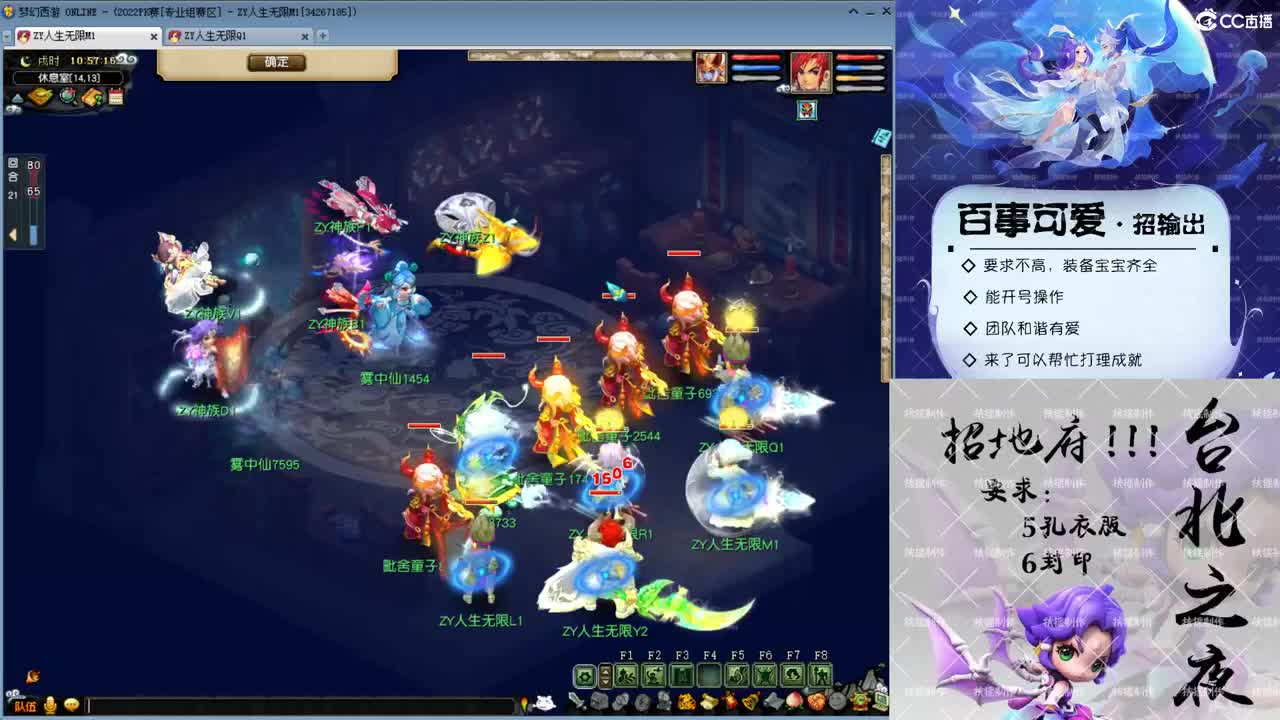Image resolution: width=1280 pixels, height=720 pixels.
Task: Select the F1 skill icon on the hotkey bar
Action: (x=626, y=676)
